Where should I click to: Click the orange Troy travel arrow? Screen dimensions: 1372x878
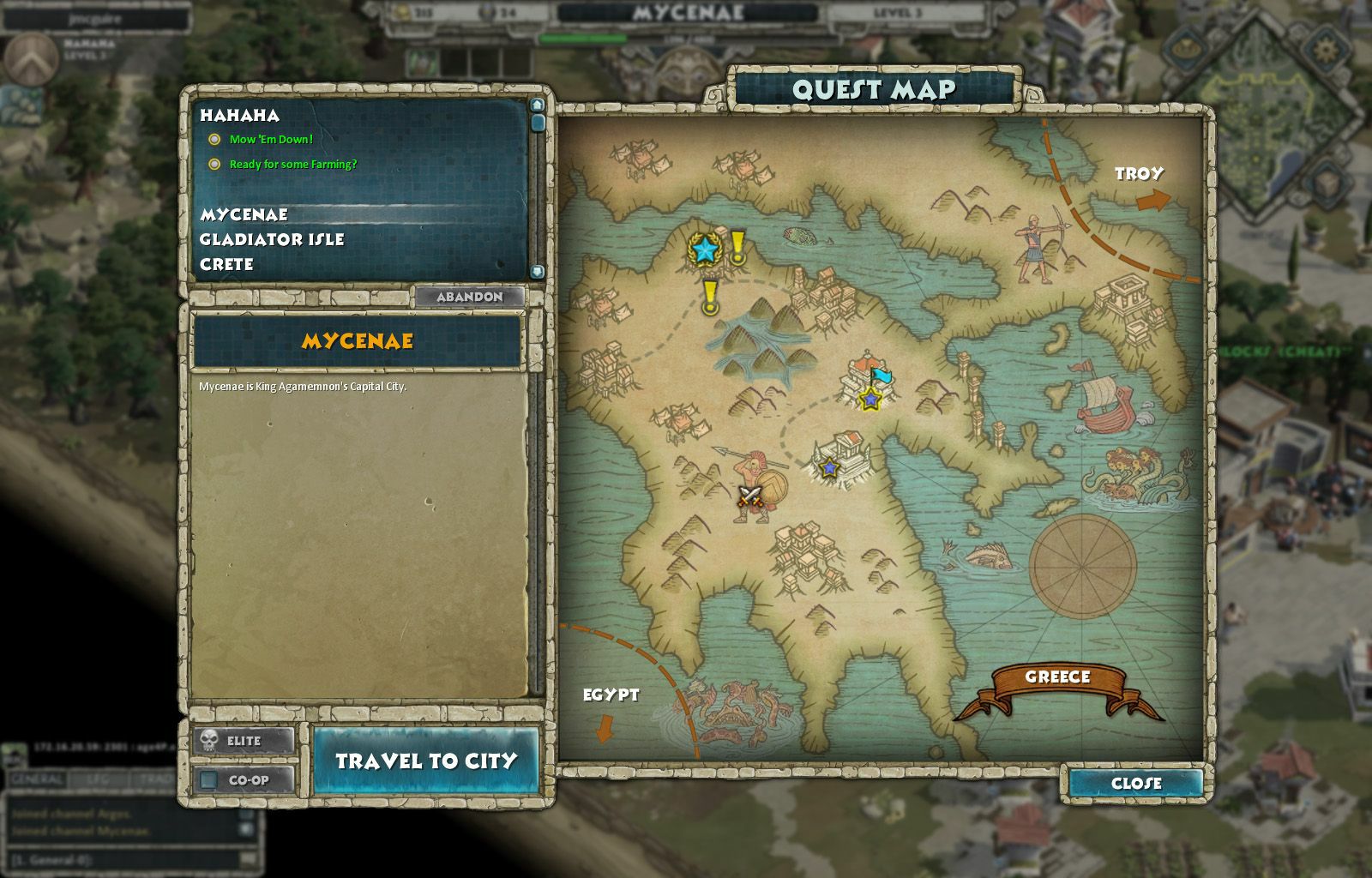[x=1152, y=198]
